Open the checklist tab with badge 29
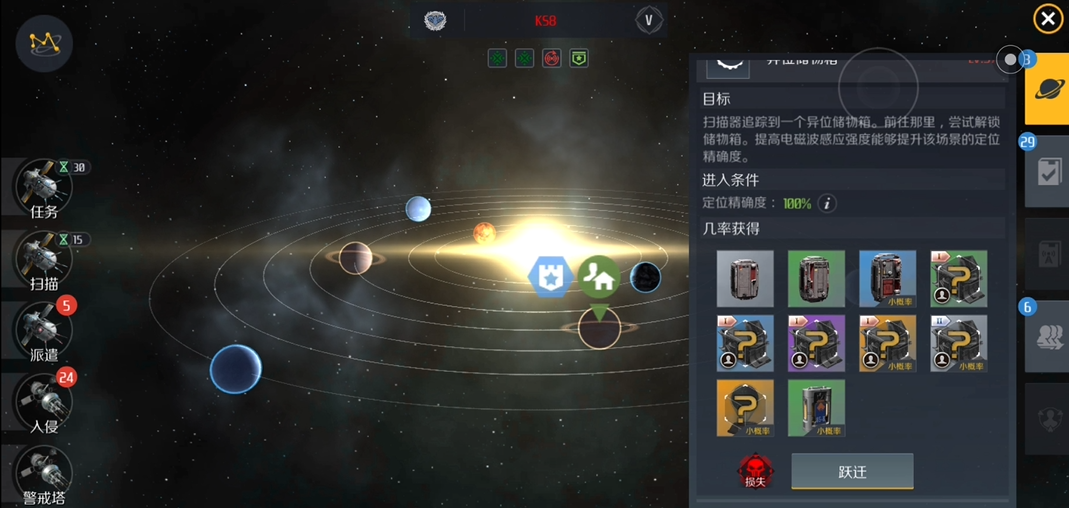This screenshot has width=1069, height=508. [1048, 172]
